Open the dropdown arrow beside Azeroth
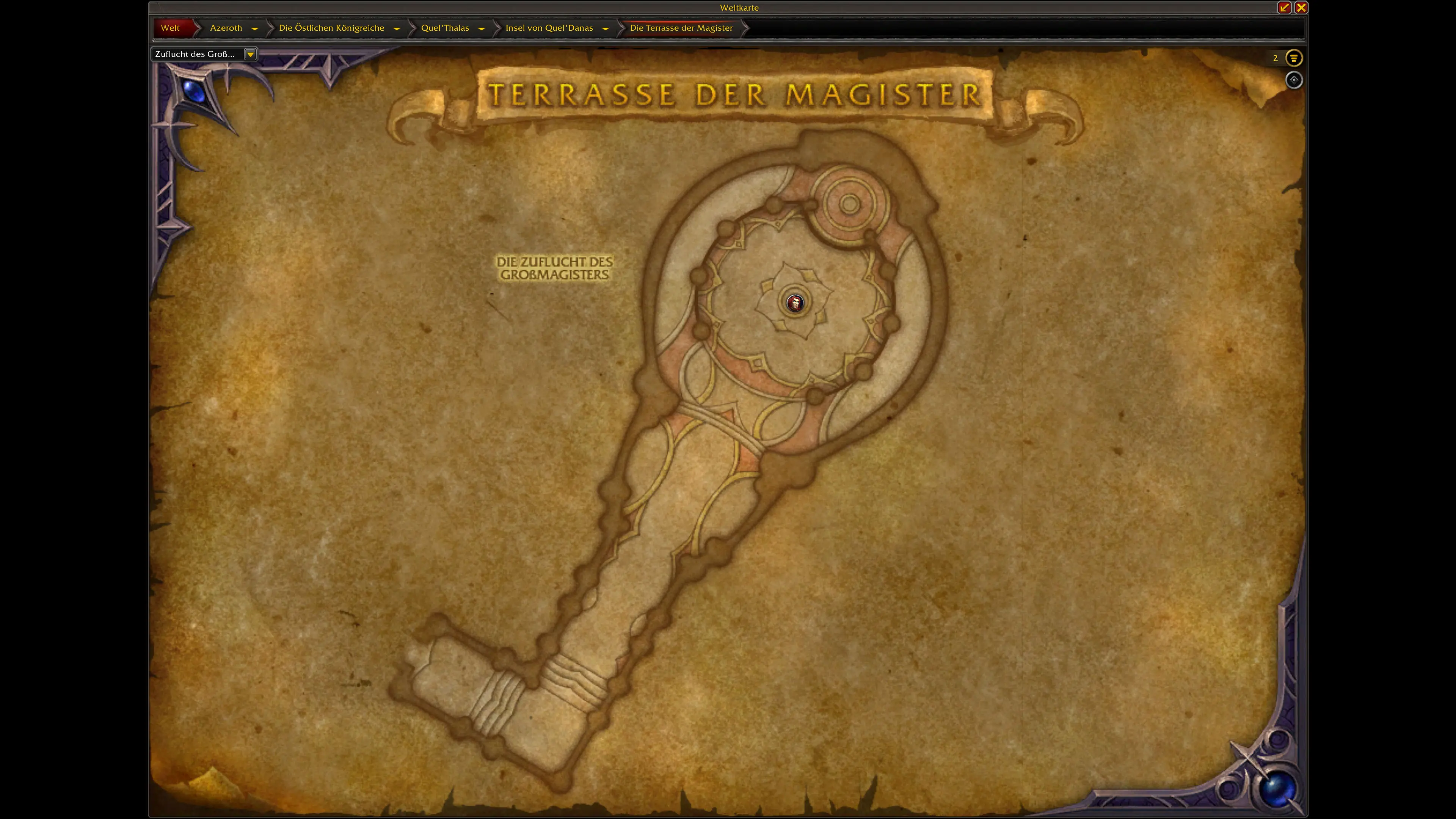 (255, 28)
